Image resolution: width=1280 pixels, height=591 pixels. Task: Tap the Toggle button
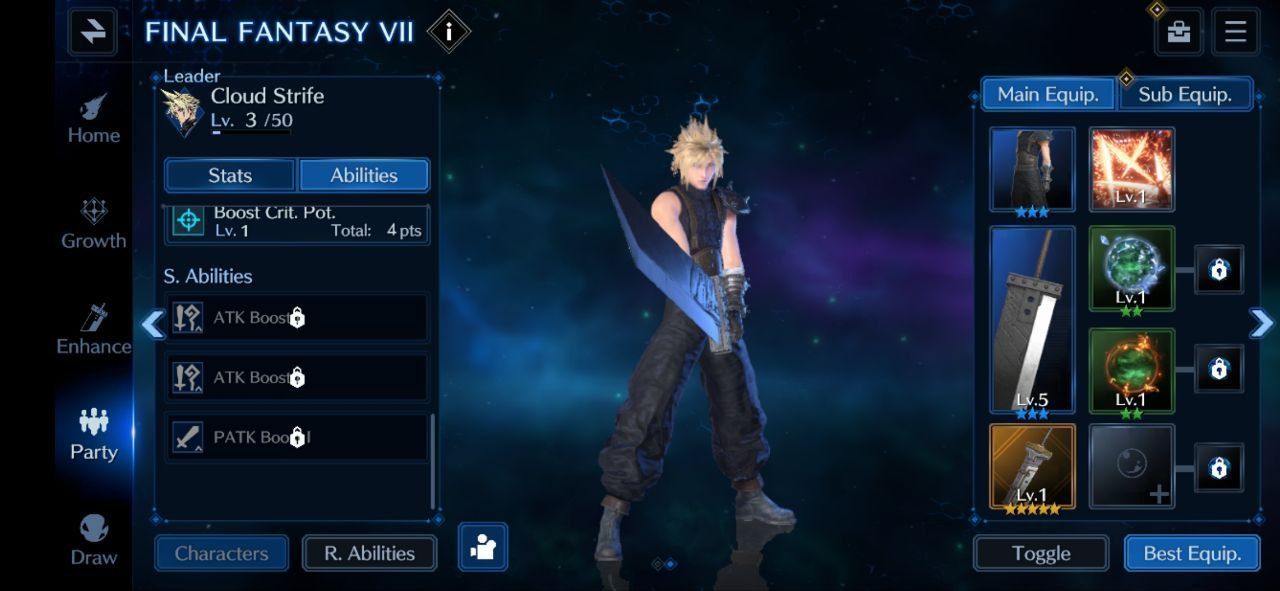[x=1041, y=553]
